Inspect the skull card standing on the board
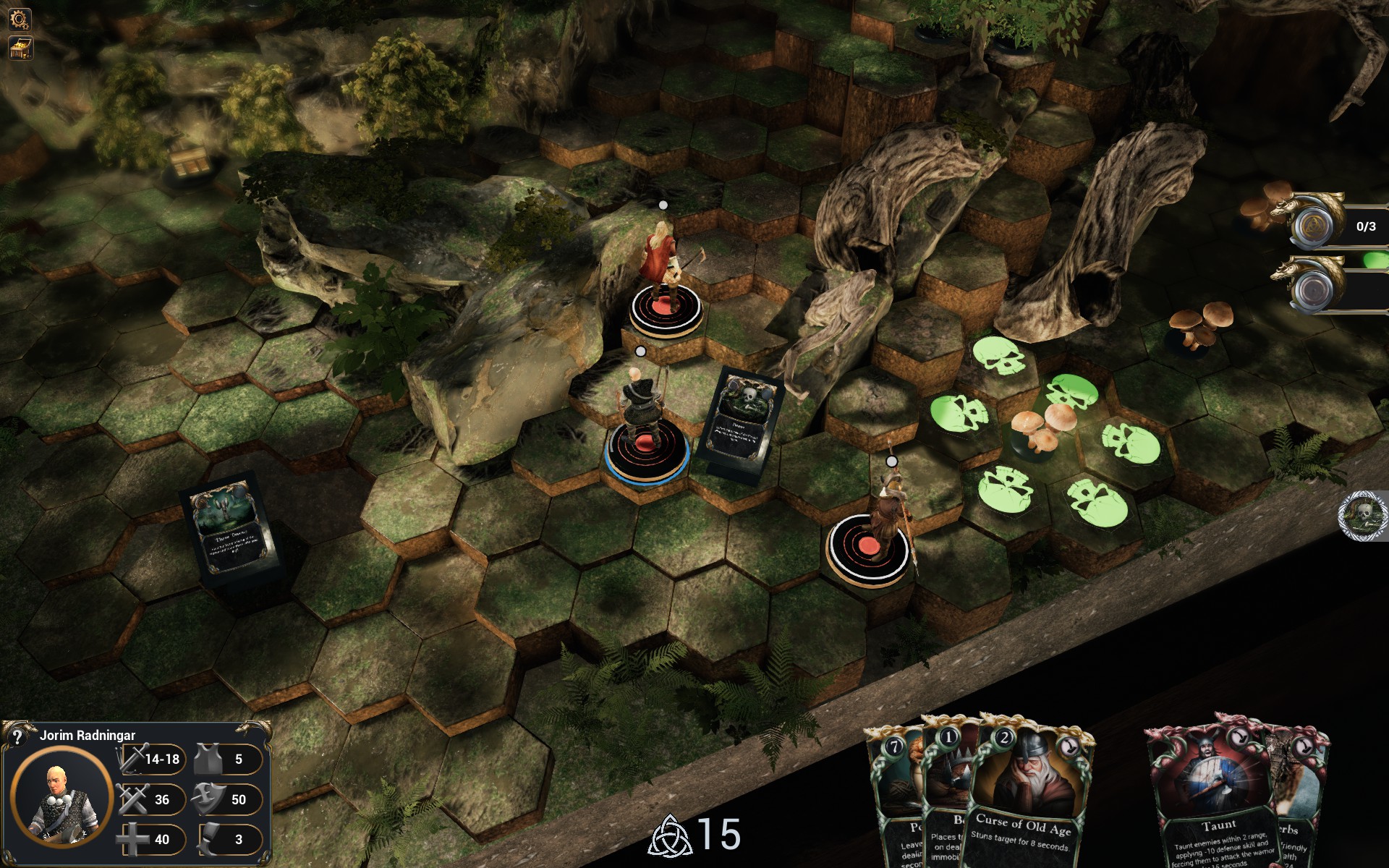The image size is (1389, 868). 740,420
